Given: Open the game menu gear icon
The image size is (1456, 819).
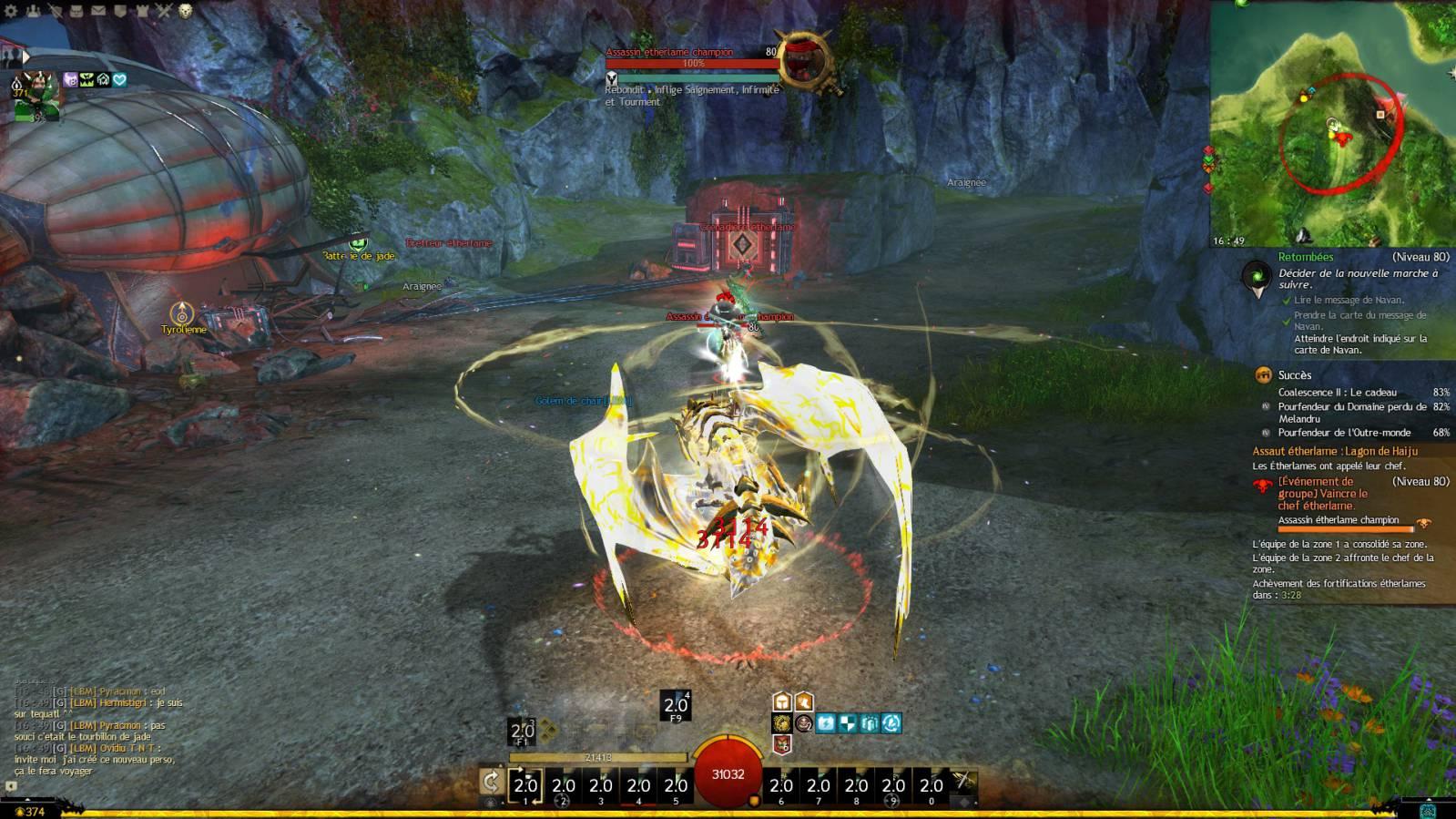Looking at the screenshot, I should (12, 11).
